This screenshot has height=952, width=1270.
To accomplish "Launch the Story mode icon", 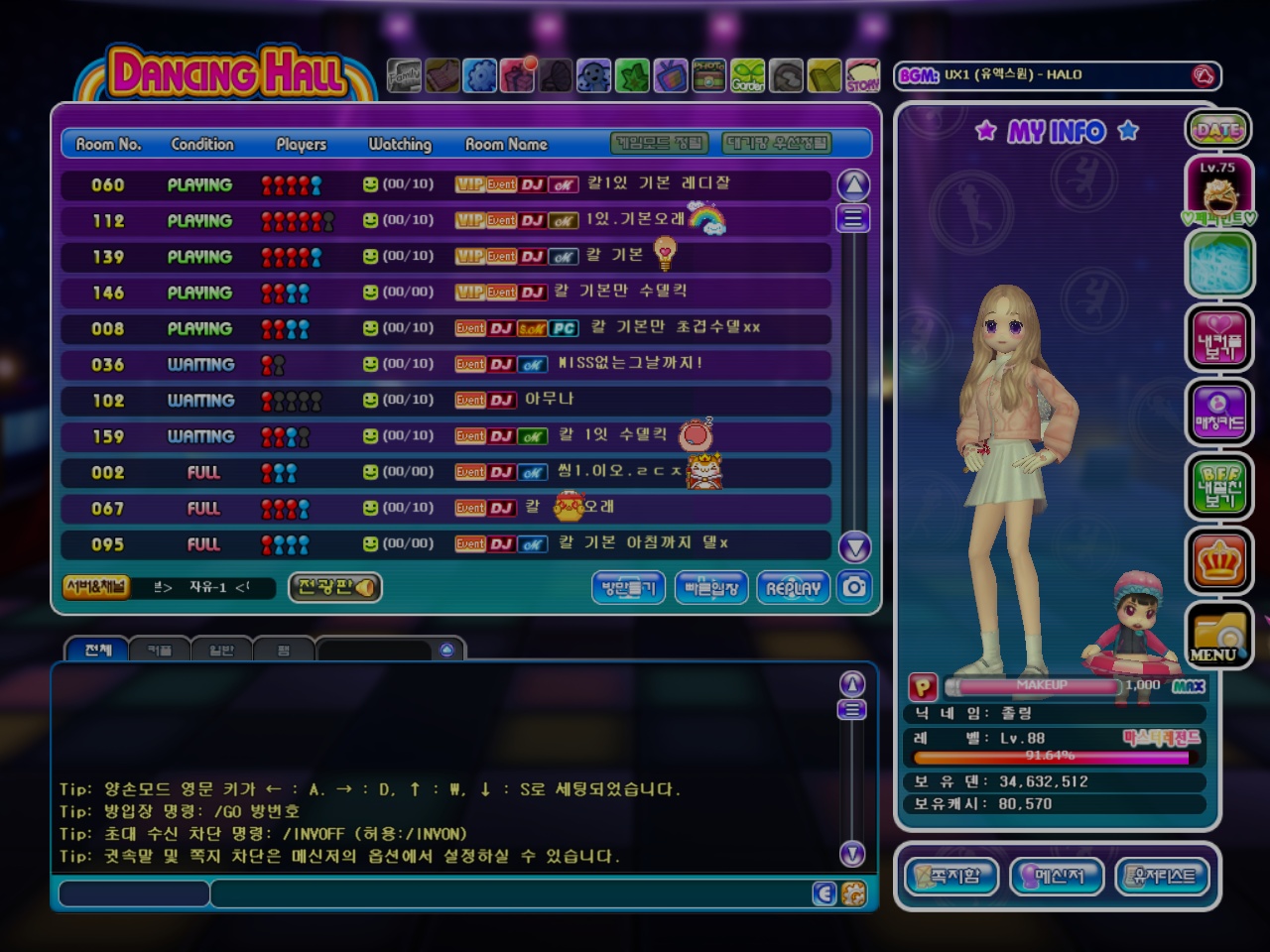I will 862,75.
